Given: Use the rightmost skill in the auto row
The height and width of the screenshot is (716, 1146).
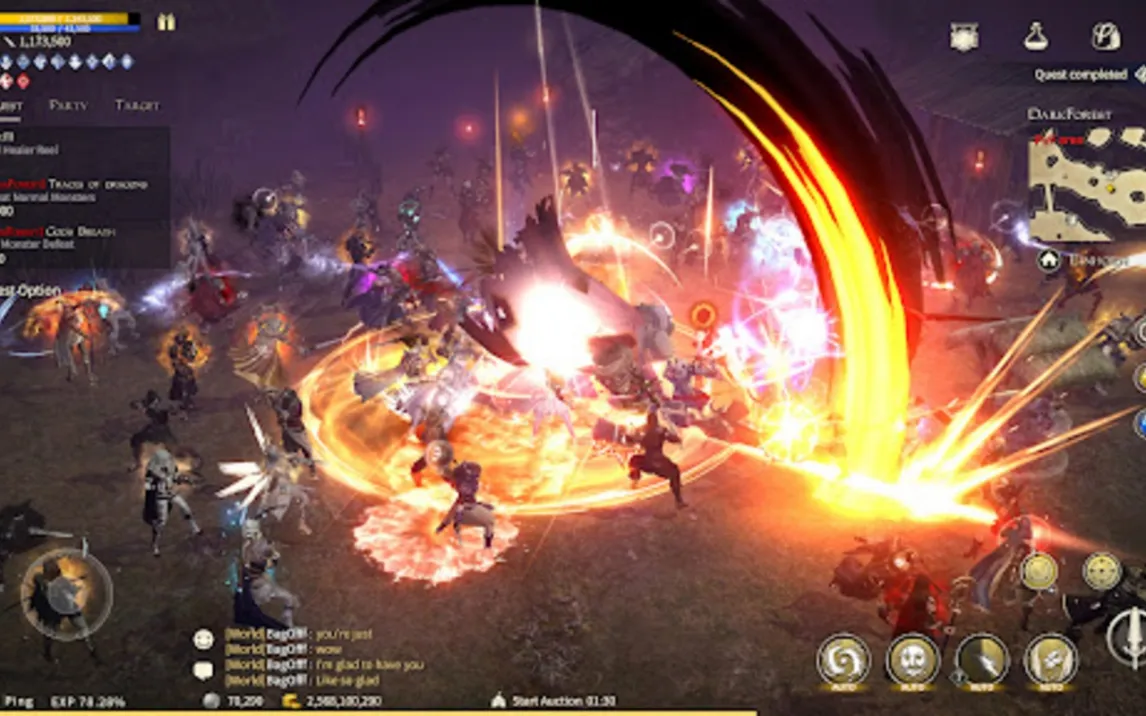Looking at the screenshot, I should 1051,660.
